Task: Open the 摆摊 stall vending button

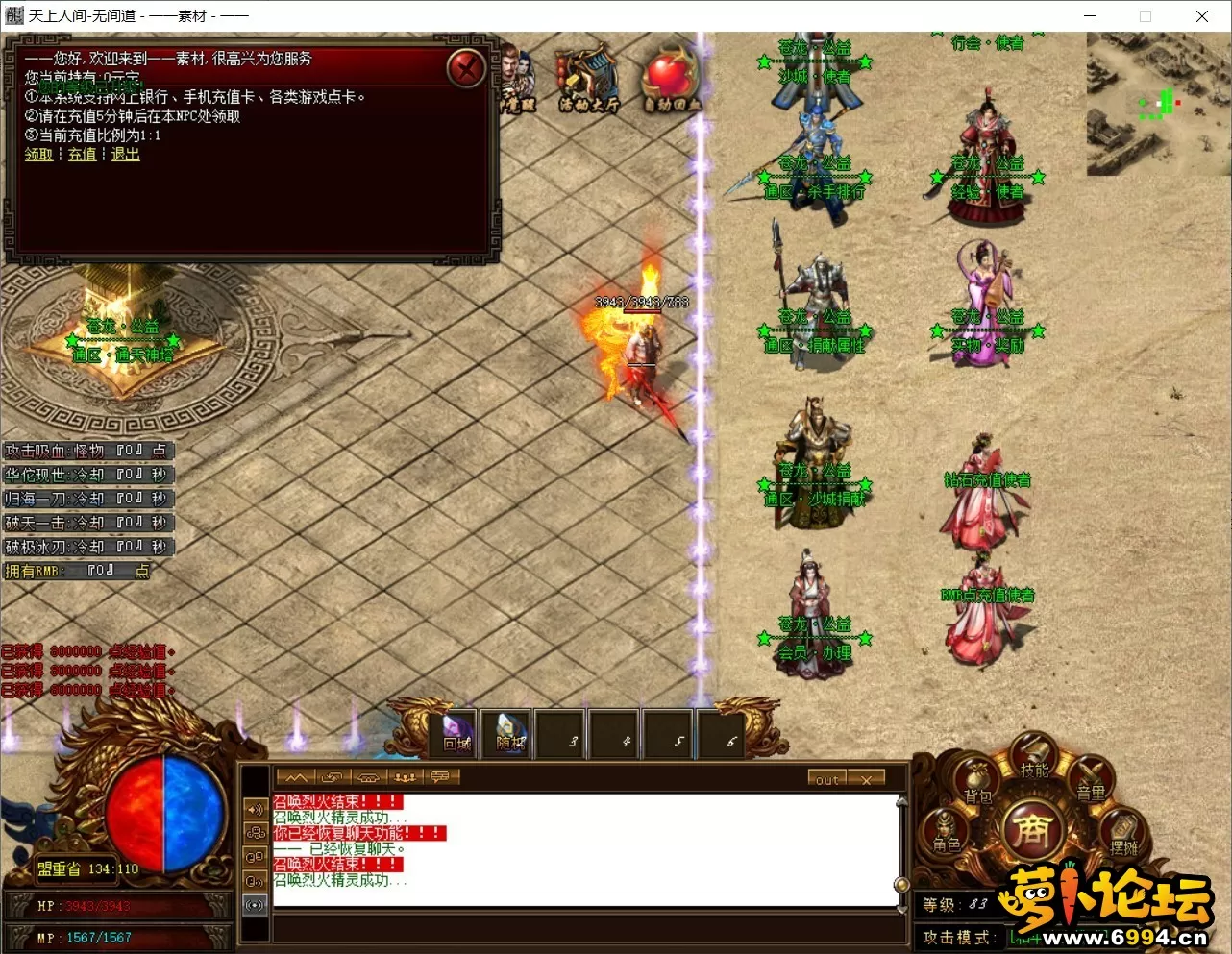Action: tap(1123, 835)
